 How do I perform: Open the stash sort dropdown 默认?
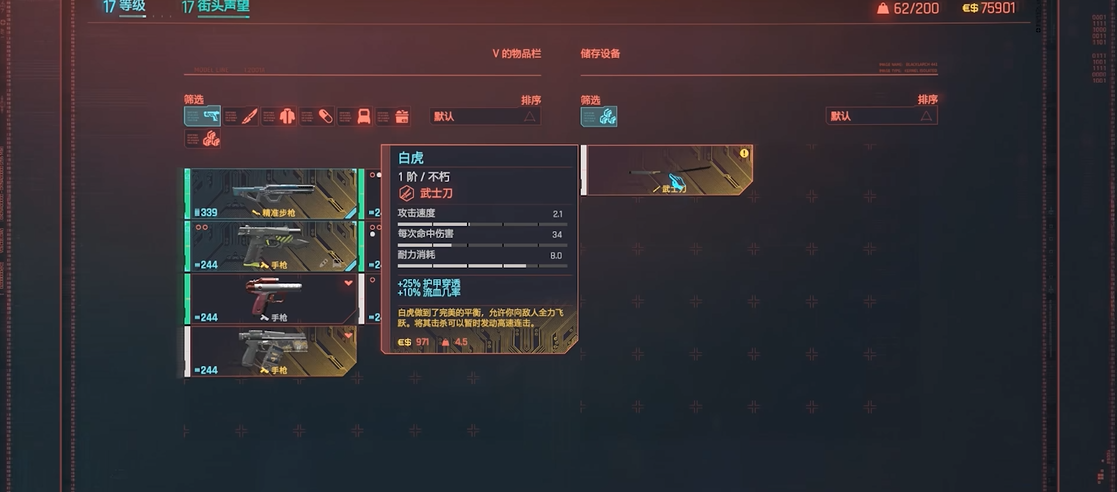coord(881,116)
